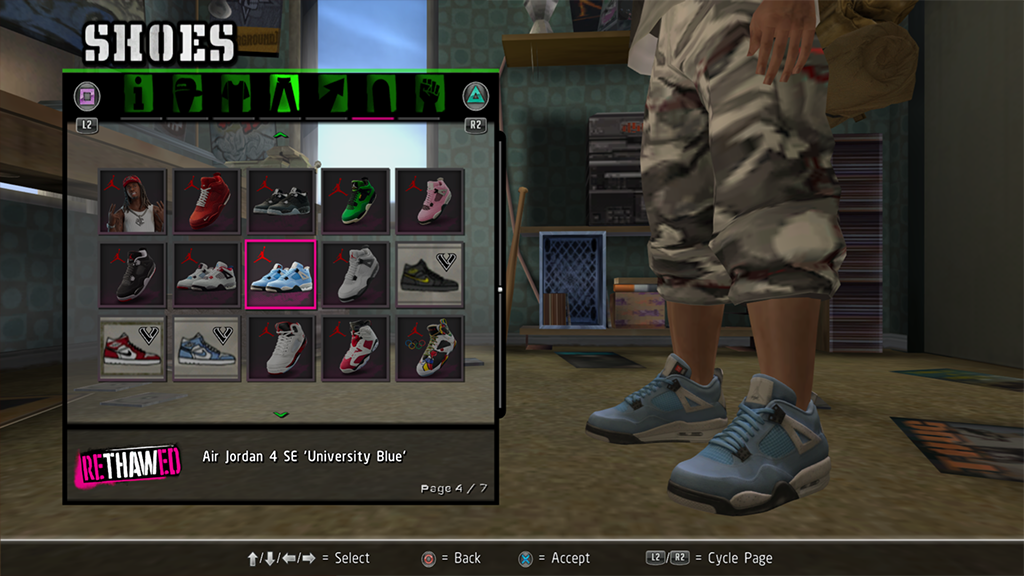
Task: Choose the character portrait with red cap
Action: tap(132, 201)
